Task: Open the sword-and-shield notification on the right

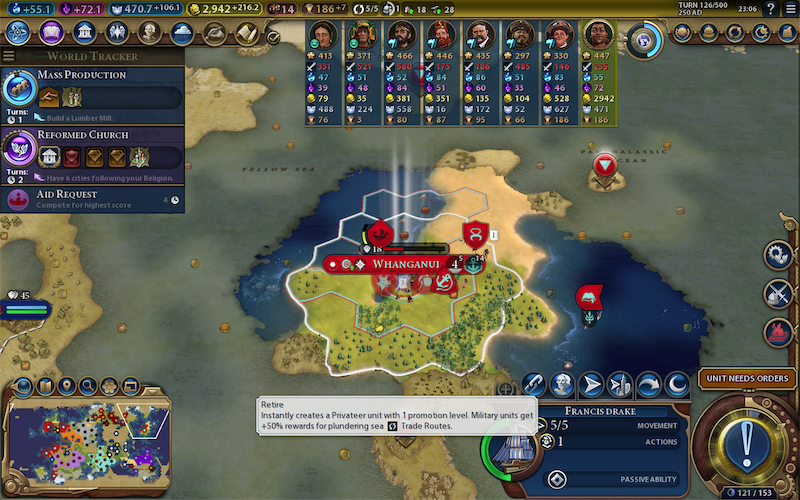Action: pos(778,293)
